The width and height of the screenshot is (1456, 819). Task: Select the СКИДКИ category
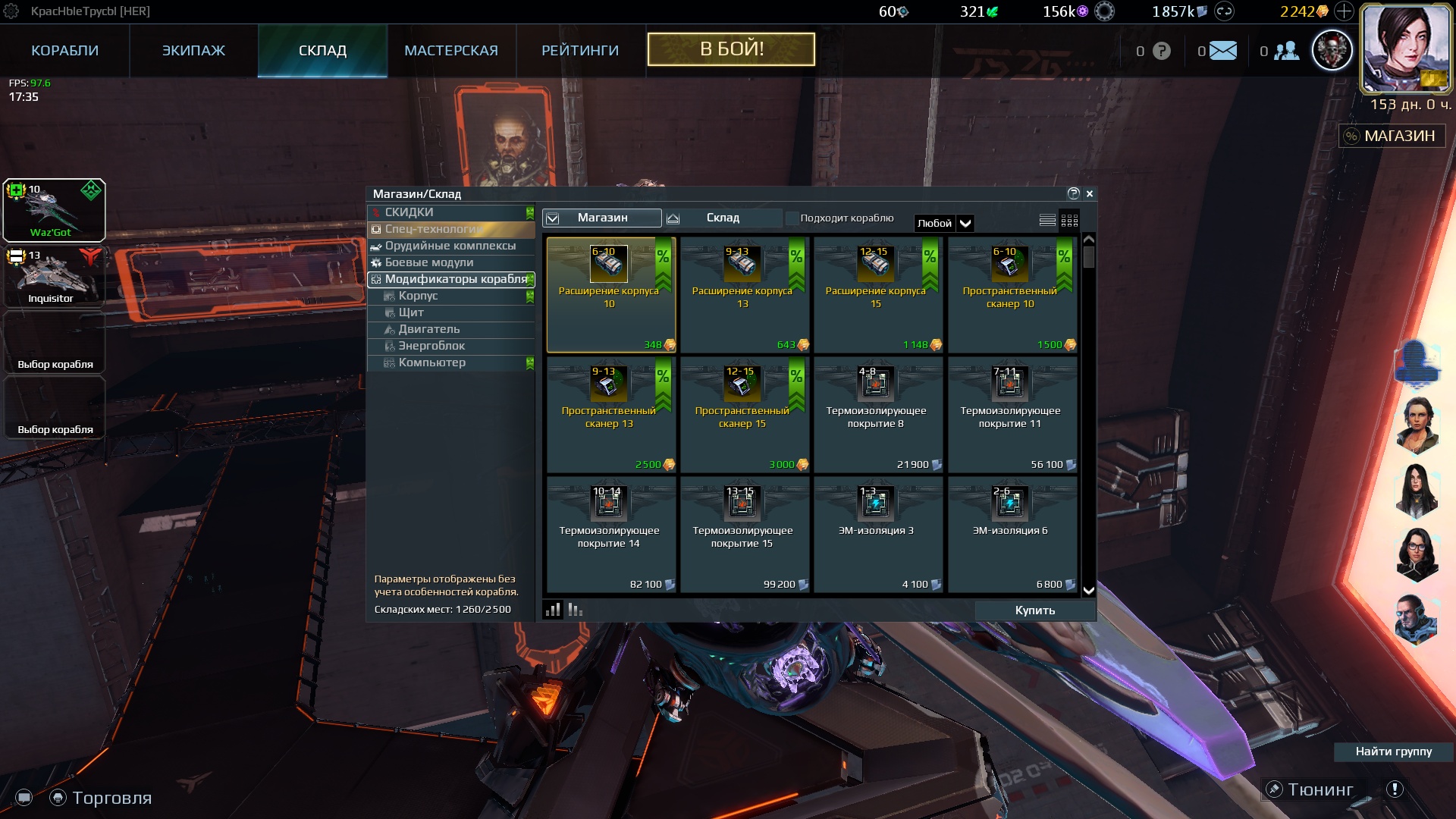point(409,212)
